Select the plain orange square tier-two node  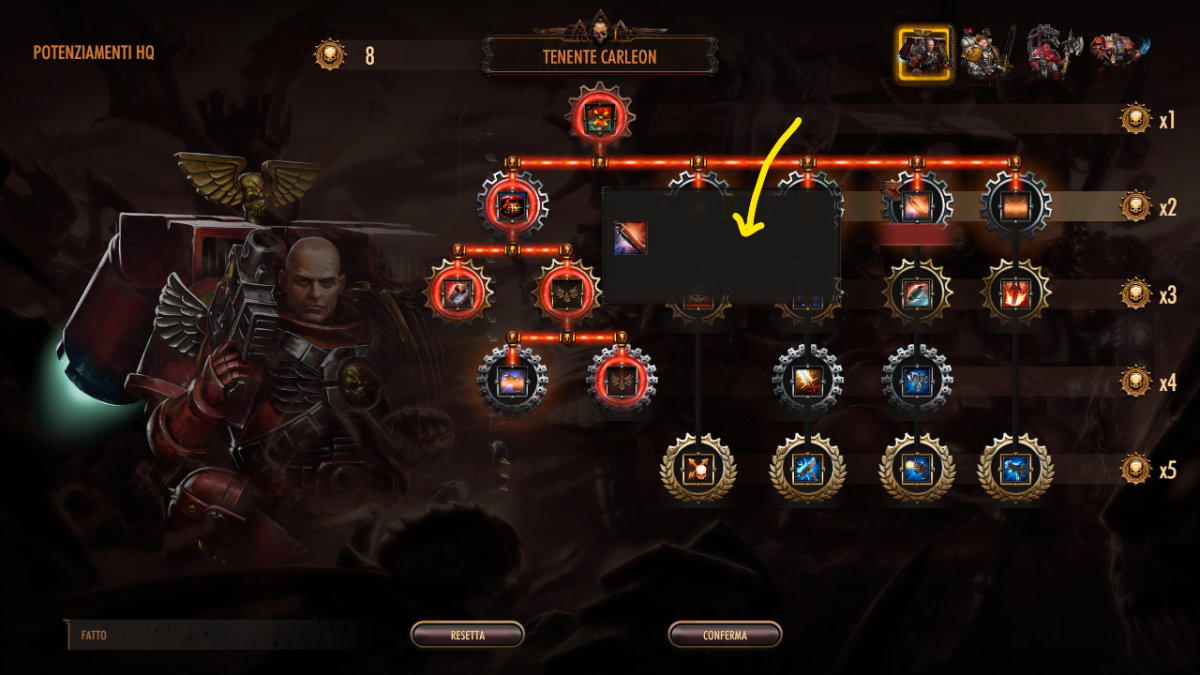coord(1015,207)
